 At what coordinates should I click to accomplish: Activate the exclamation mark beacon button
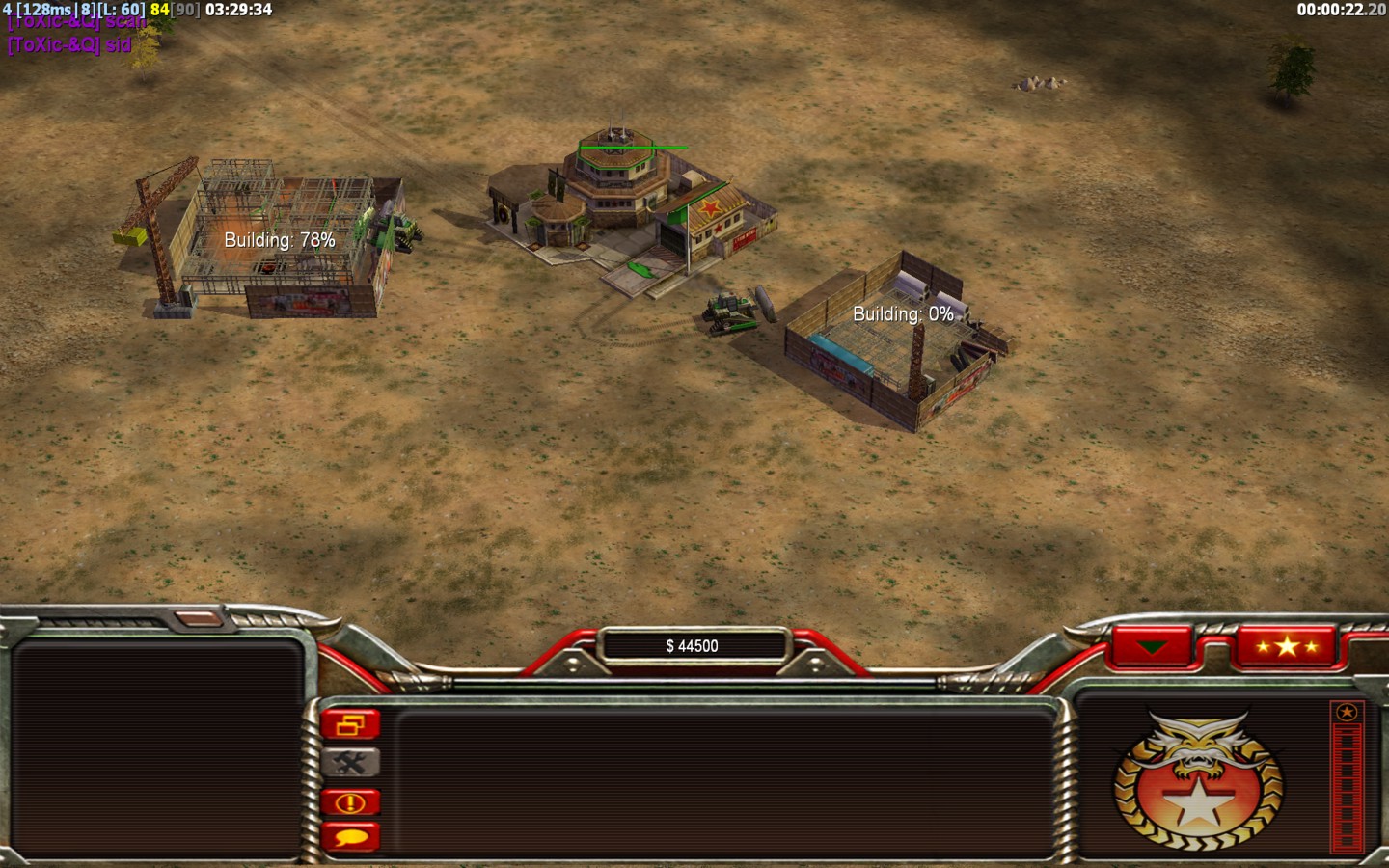coord(350,801)
